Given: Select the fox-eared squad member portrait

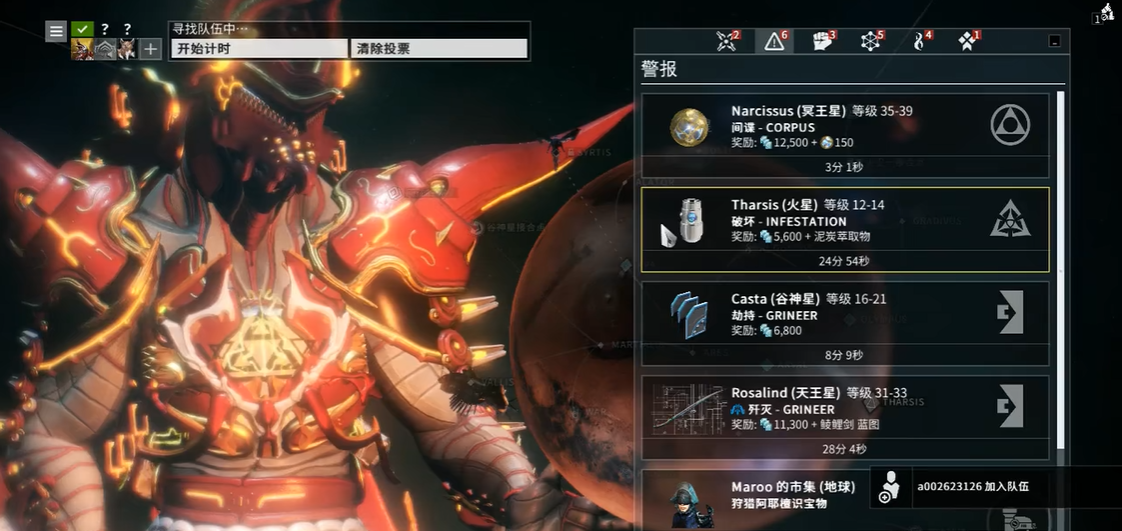Looking at the screenshot, I should (127, 50).
